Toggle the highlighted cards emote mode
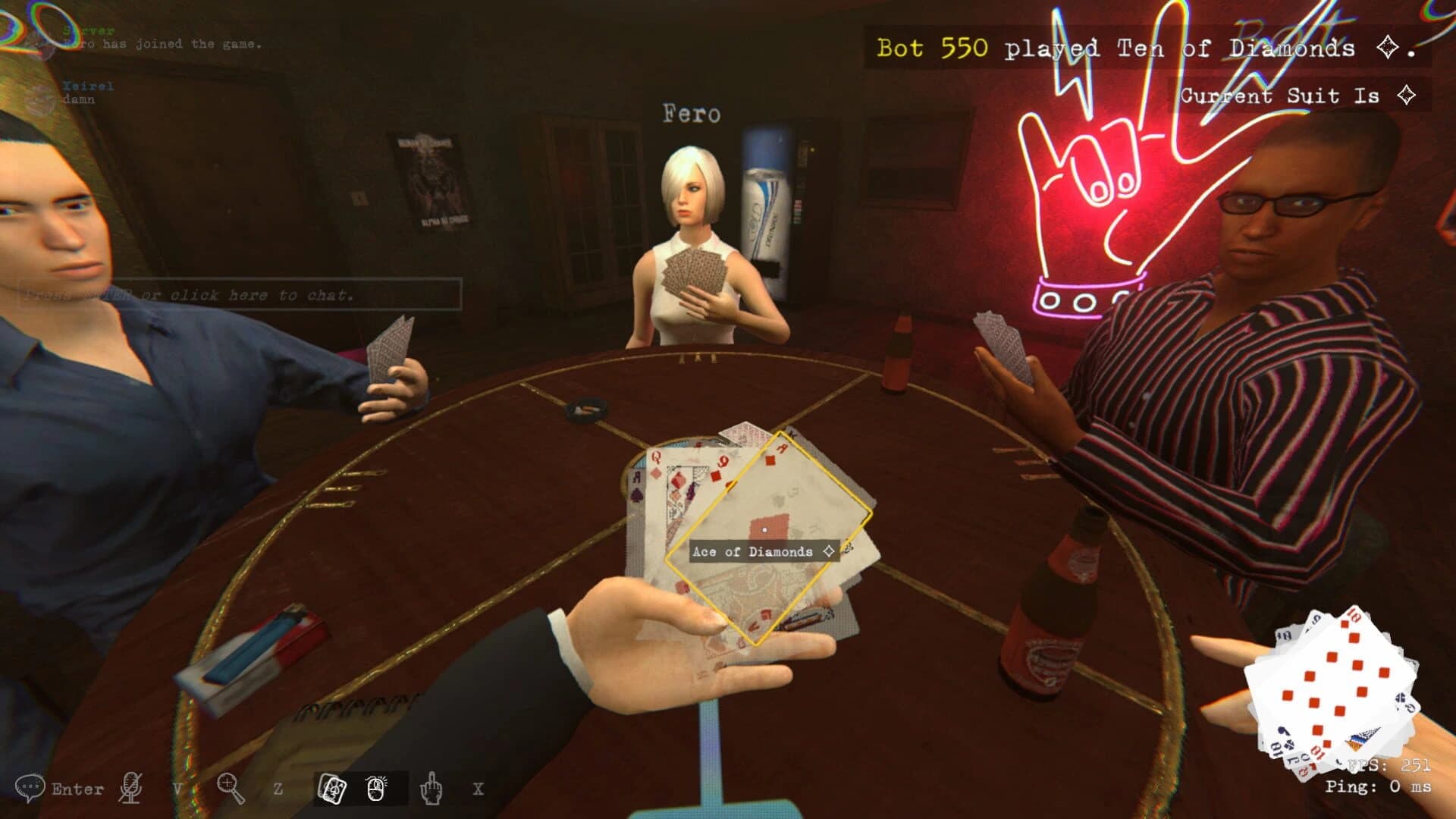Image resolution: width=1456 pixels, height=819 pixels. coord(331,789)
